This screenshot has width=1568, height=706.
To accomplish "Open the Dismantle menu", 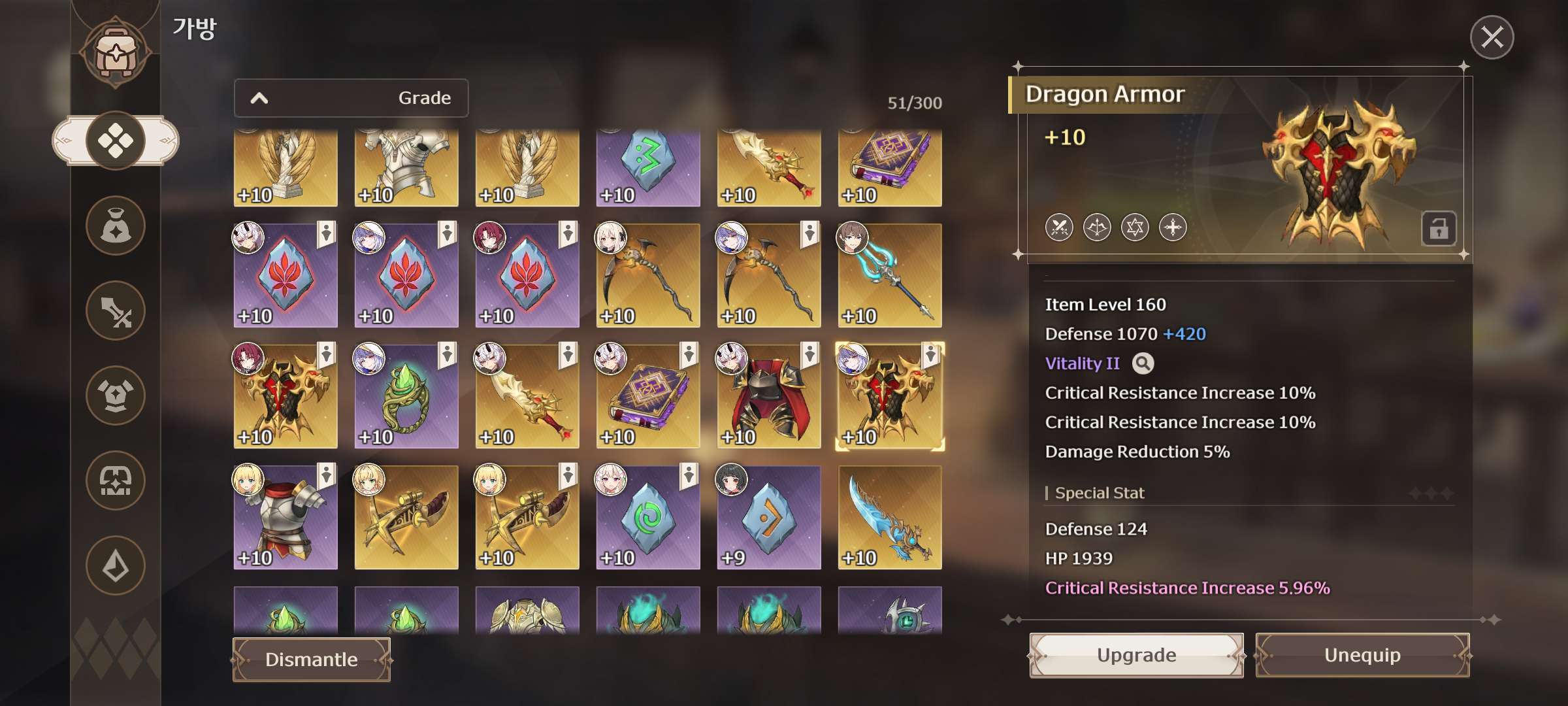I will point(312,660).
